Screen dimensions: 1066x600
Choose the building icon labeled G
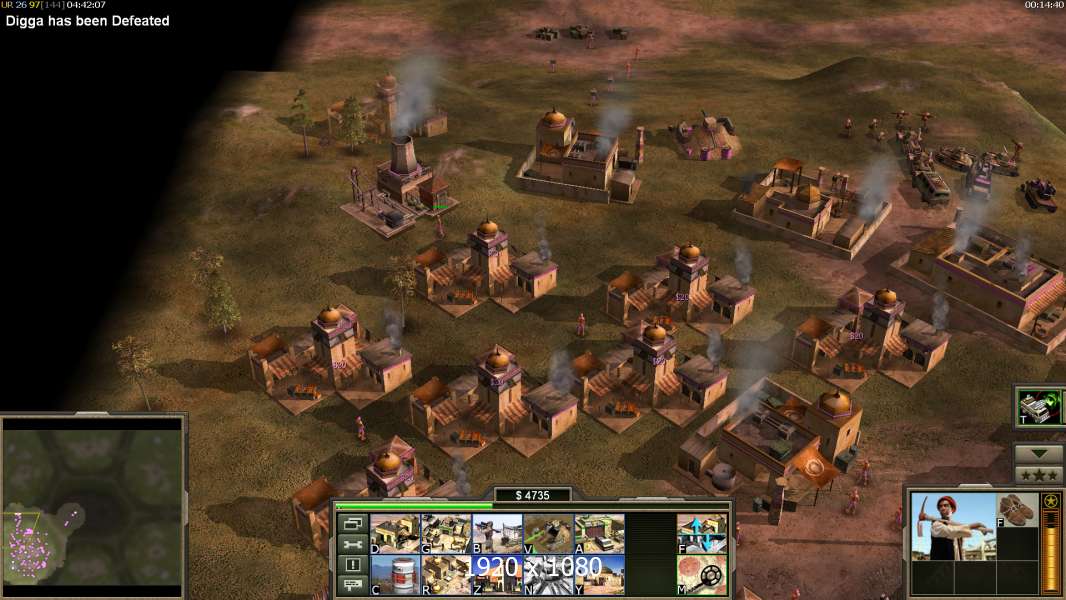[446, 533]
